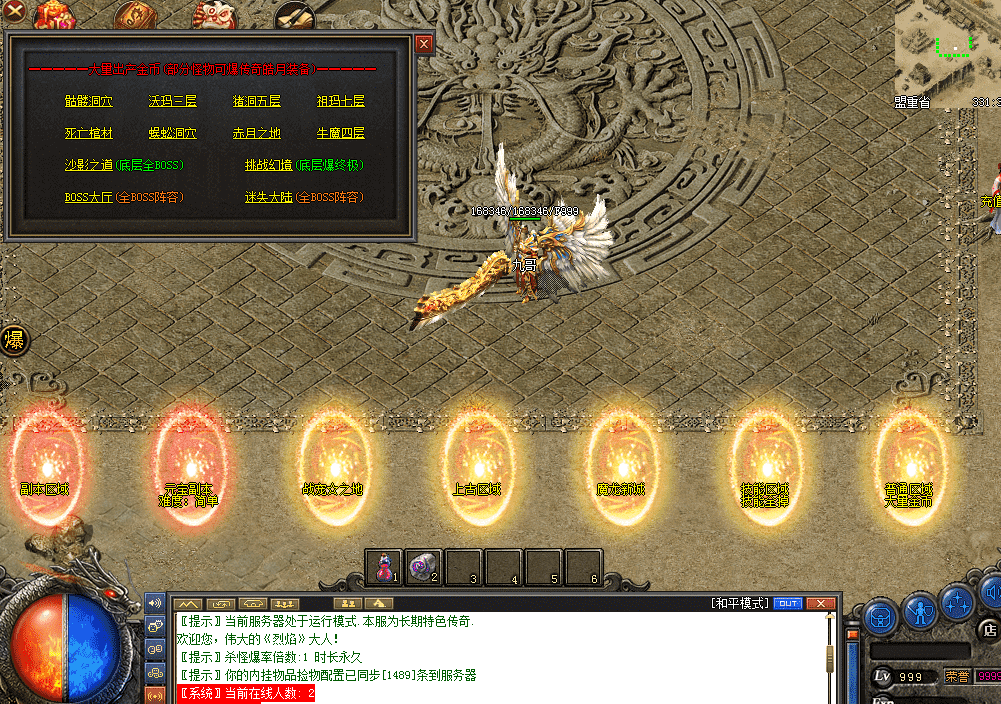Open the 店 shop button
The width and height of the screenshot is (1001, 704).
coord(989,630)
